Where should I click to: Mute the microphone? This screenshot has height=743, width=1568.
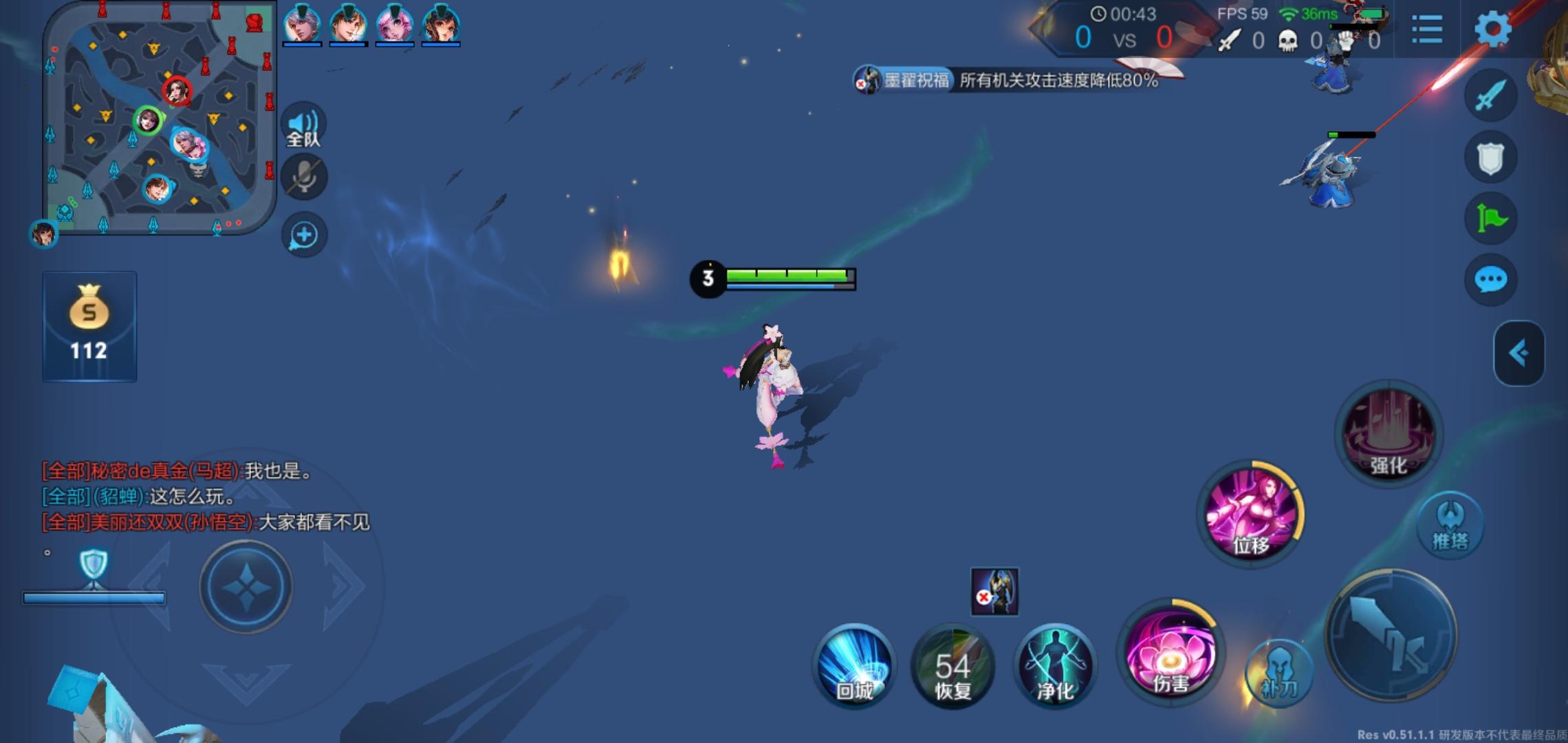303,176
